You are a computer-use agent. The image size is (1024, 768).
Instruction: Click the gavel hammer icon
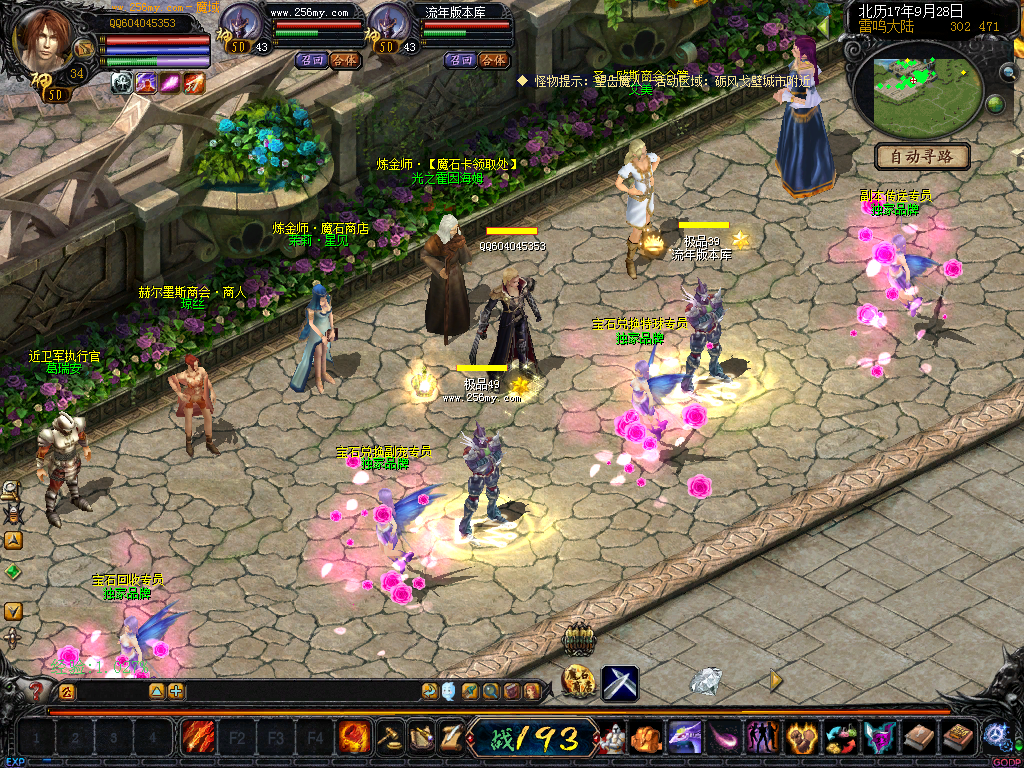click(x=389, y=738)
